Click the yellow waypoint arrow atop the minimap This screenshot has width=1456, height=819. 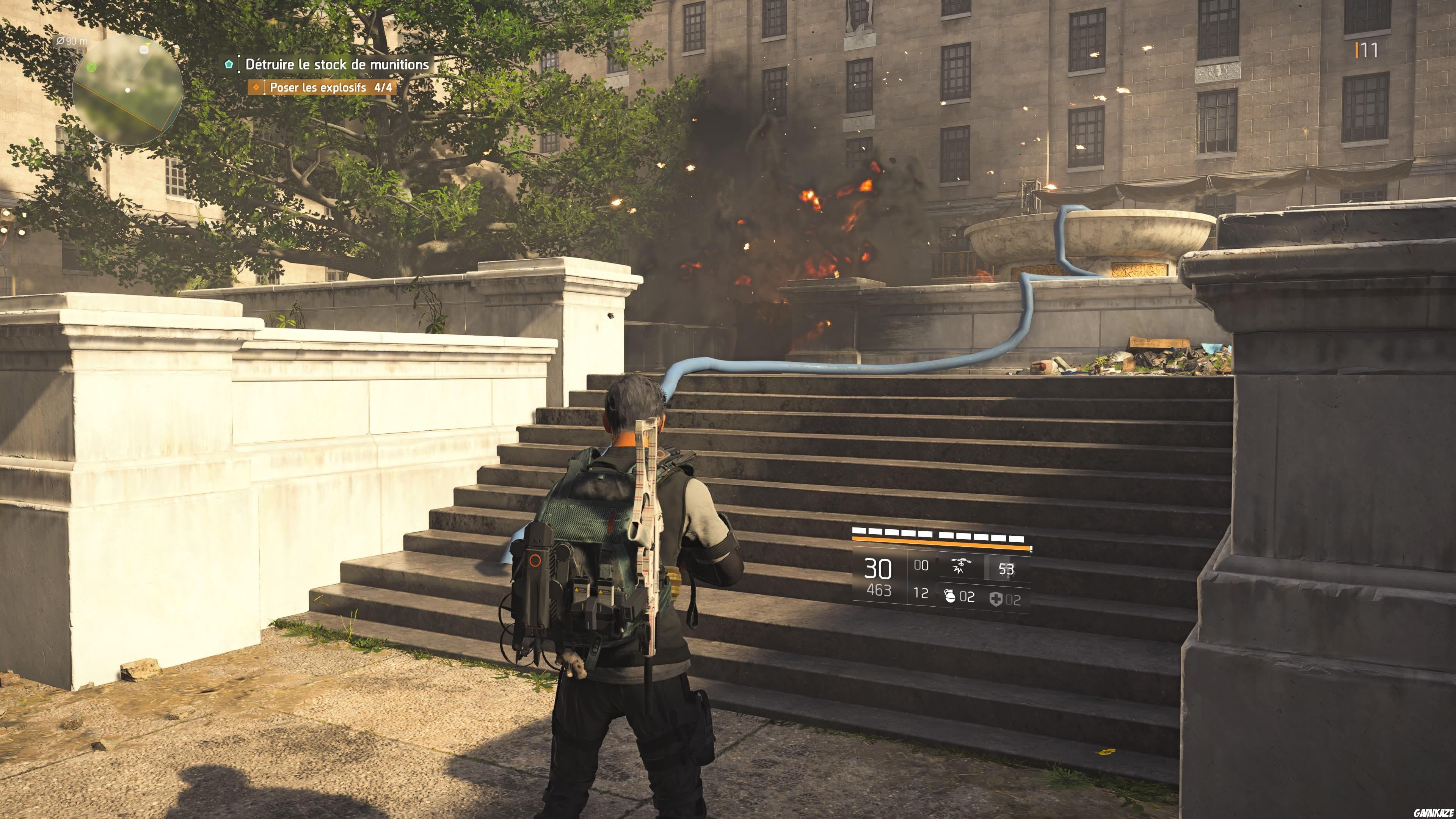[147, 44]
